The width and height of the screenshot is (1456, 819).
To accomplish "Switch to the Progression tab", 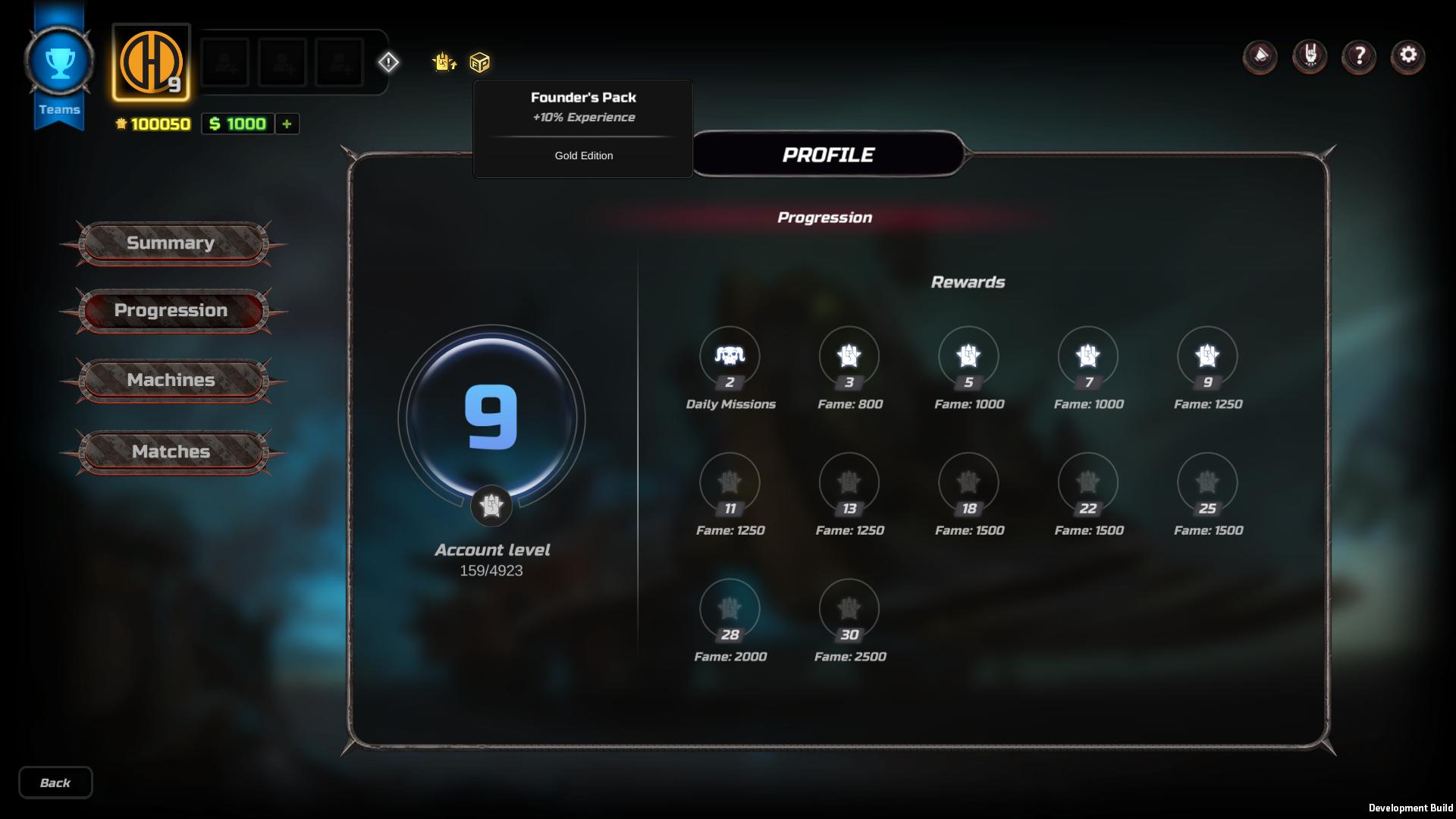I will pos(171,311).
